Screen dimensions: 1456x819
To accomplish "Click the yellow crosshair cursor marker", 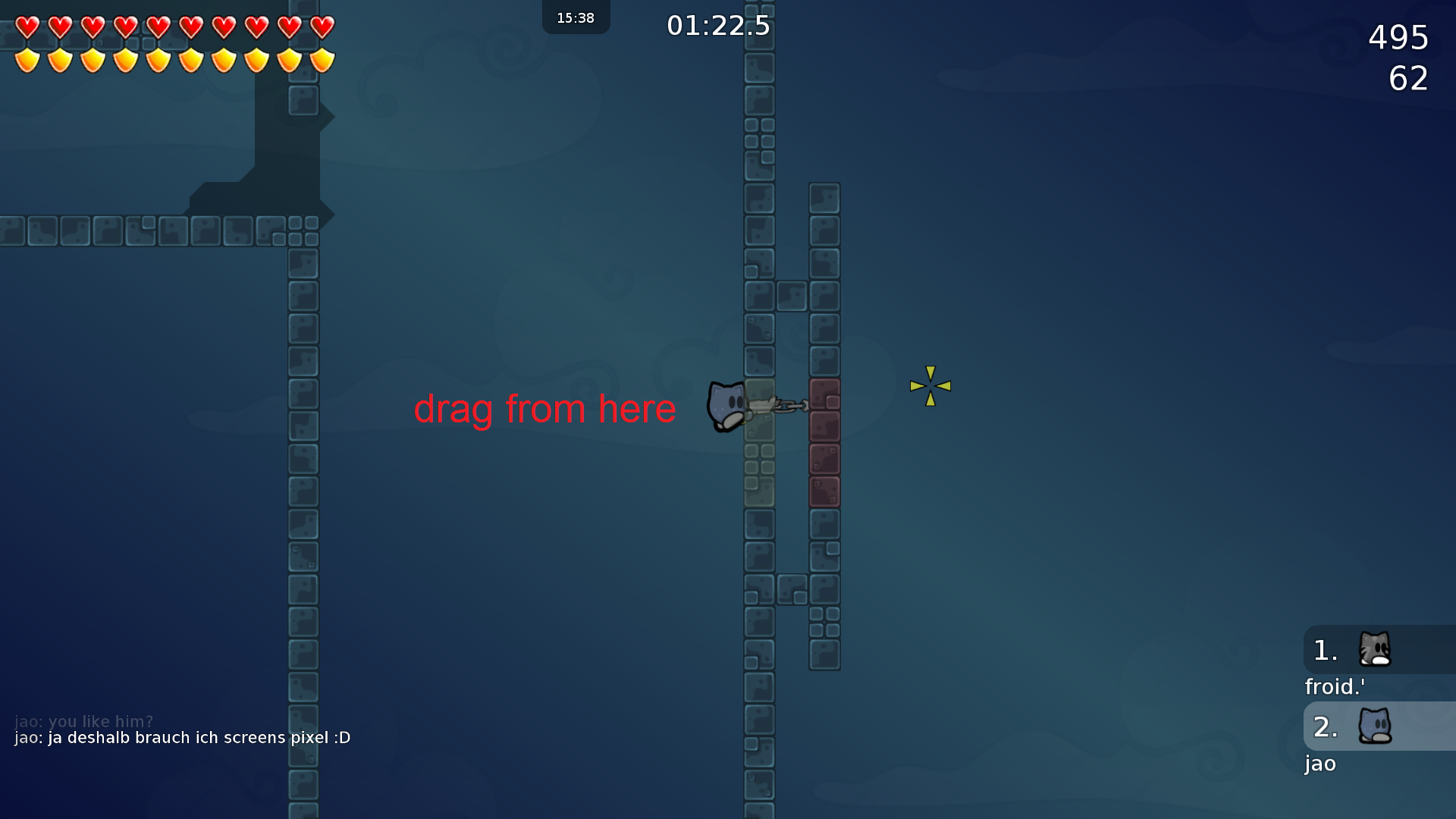I will pyautogui.click(x=930, y=387).
